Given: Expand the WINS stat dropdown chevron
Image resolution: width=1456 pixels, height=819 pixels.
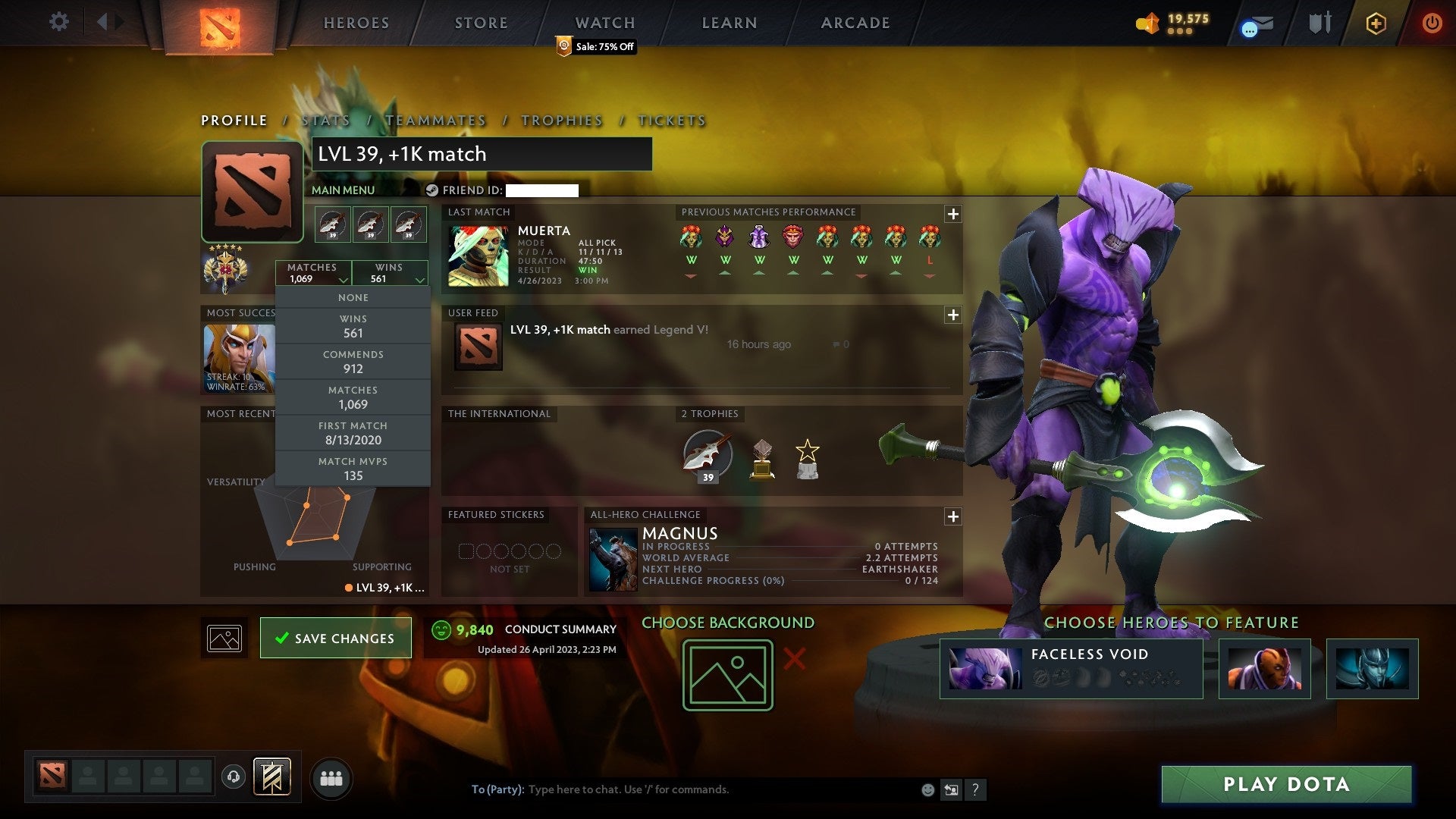Looking at the screenshot, I should point(420,280).
